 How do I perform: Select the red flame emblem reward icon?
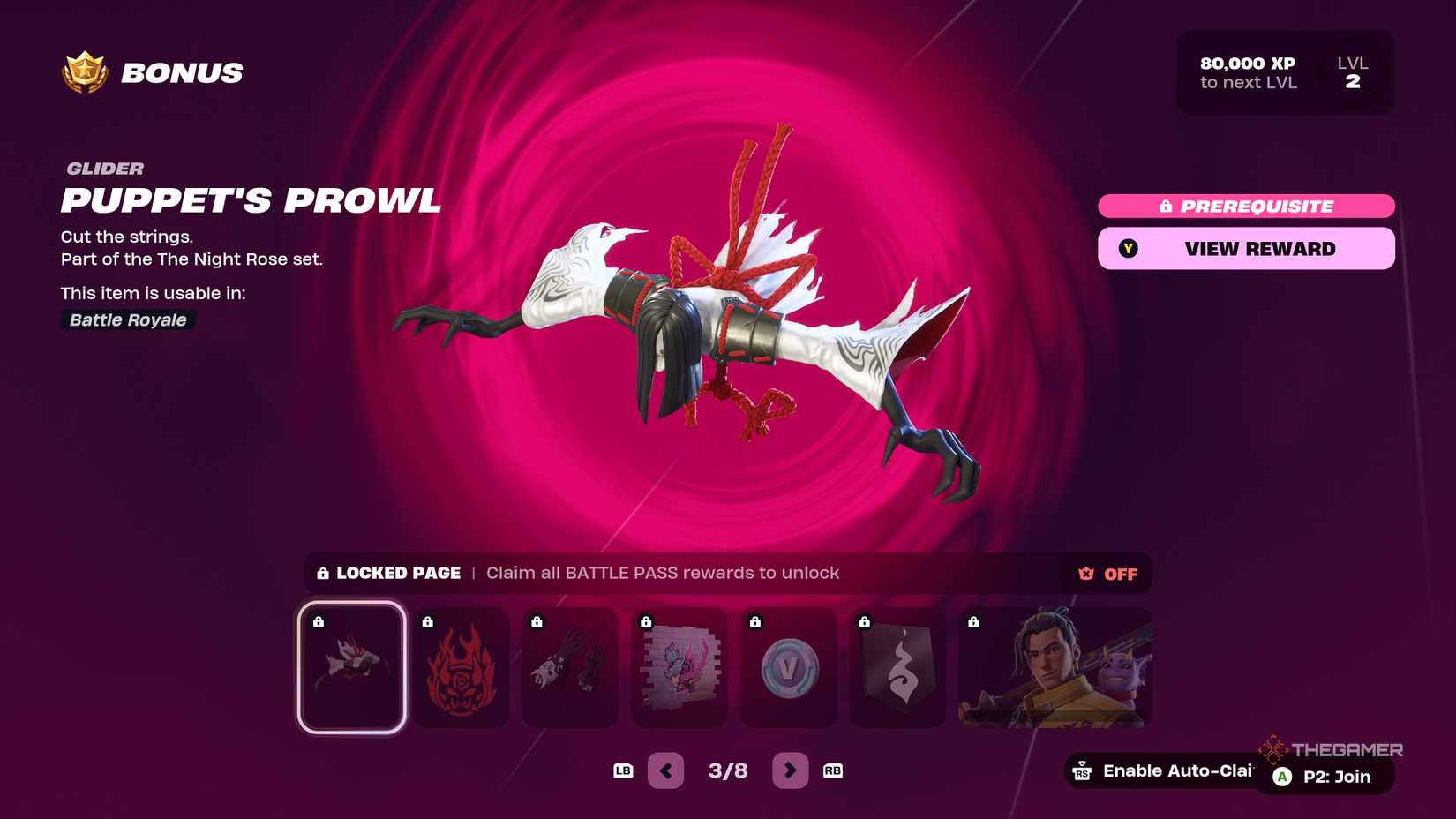tap(461, 668)
